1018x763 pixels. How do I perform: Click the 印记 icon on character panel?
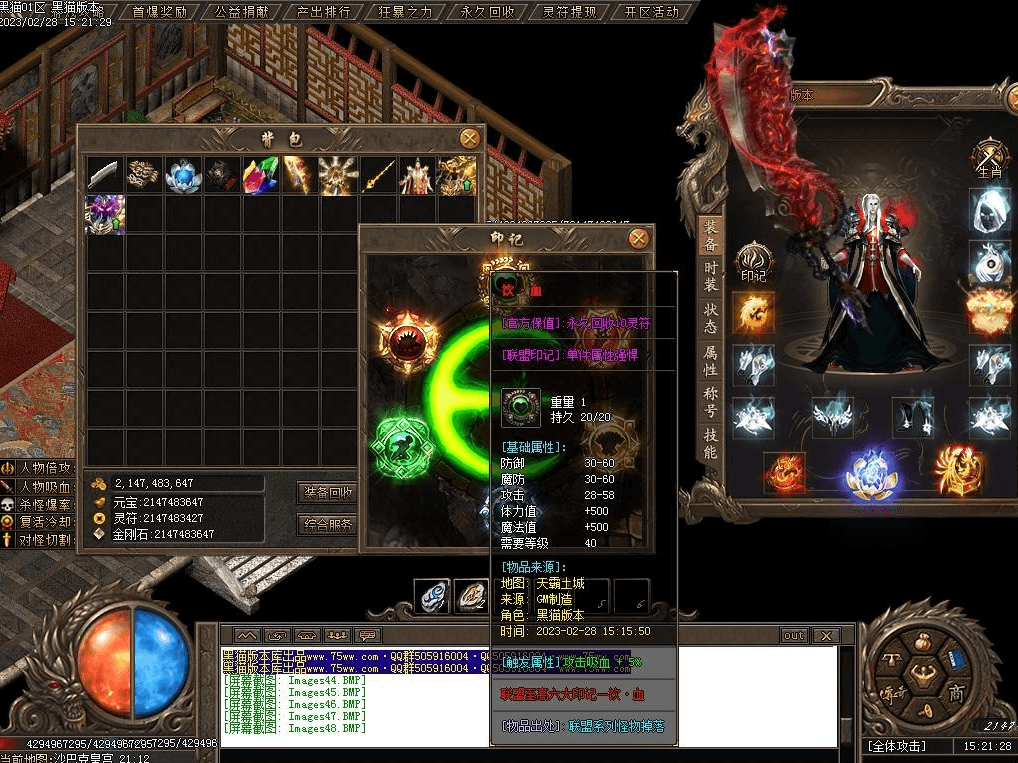point(753,261)
